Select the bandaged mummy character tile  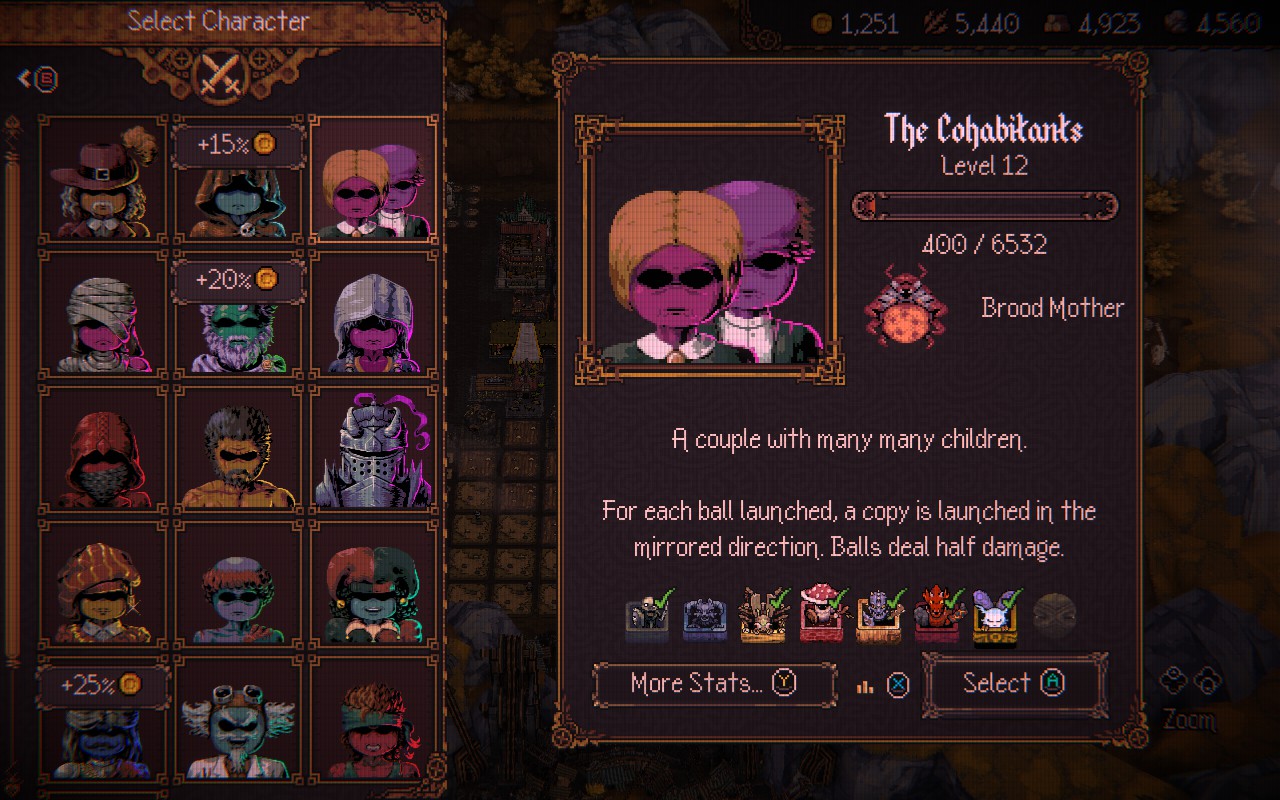(x=103, y=314)
